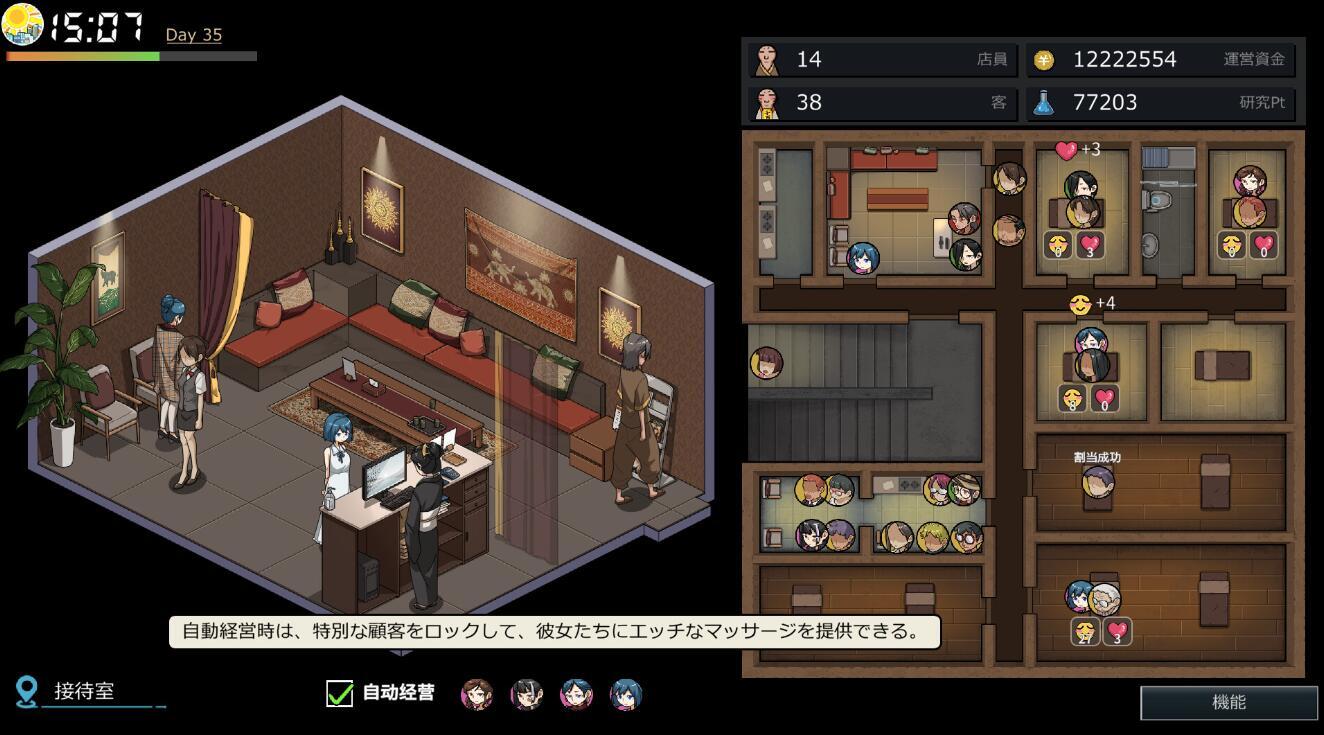Click the heart counter showing 3 in the top massage room
The height and width of the screenshot is (735, 1324).
point(1089,246)
